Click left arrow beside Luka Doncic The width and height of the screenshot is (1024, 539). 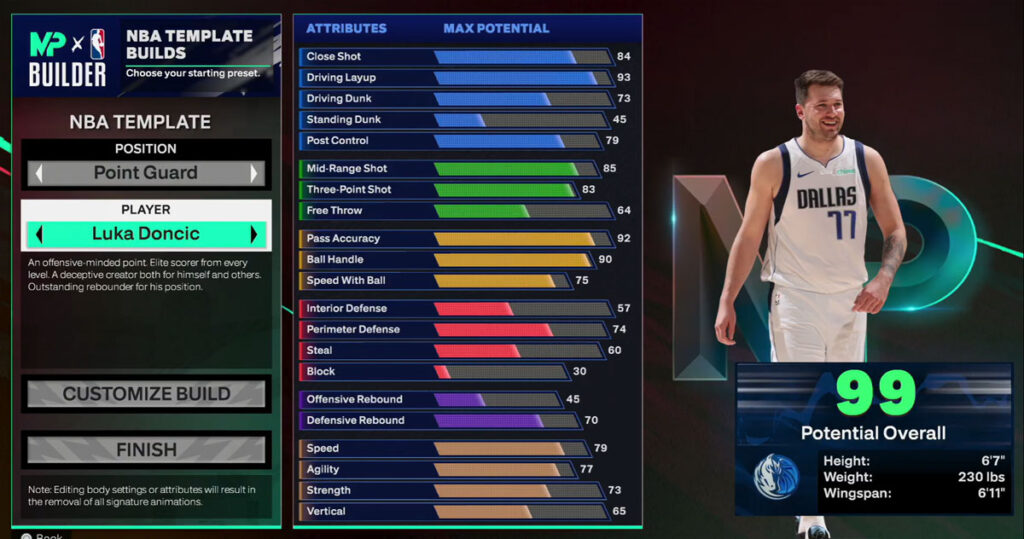pos(39,235)
